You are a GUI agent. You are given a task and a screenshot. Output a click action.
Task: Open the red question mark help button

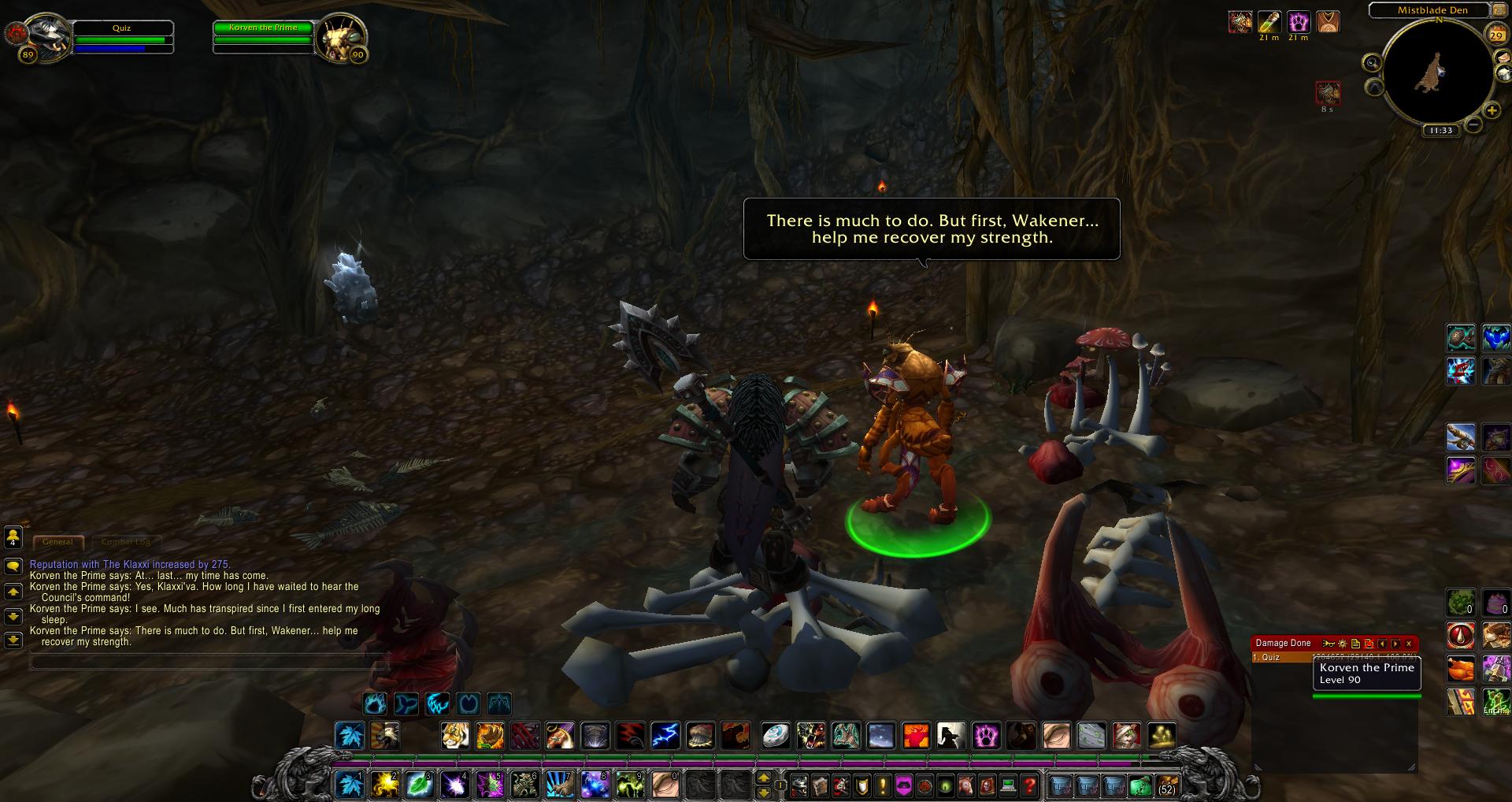1029,785
